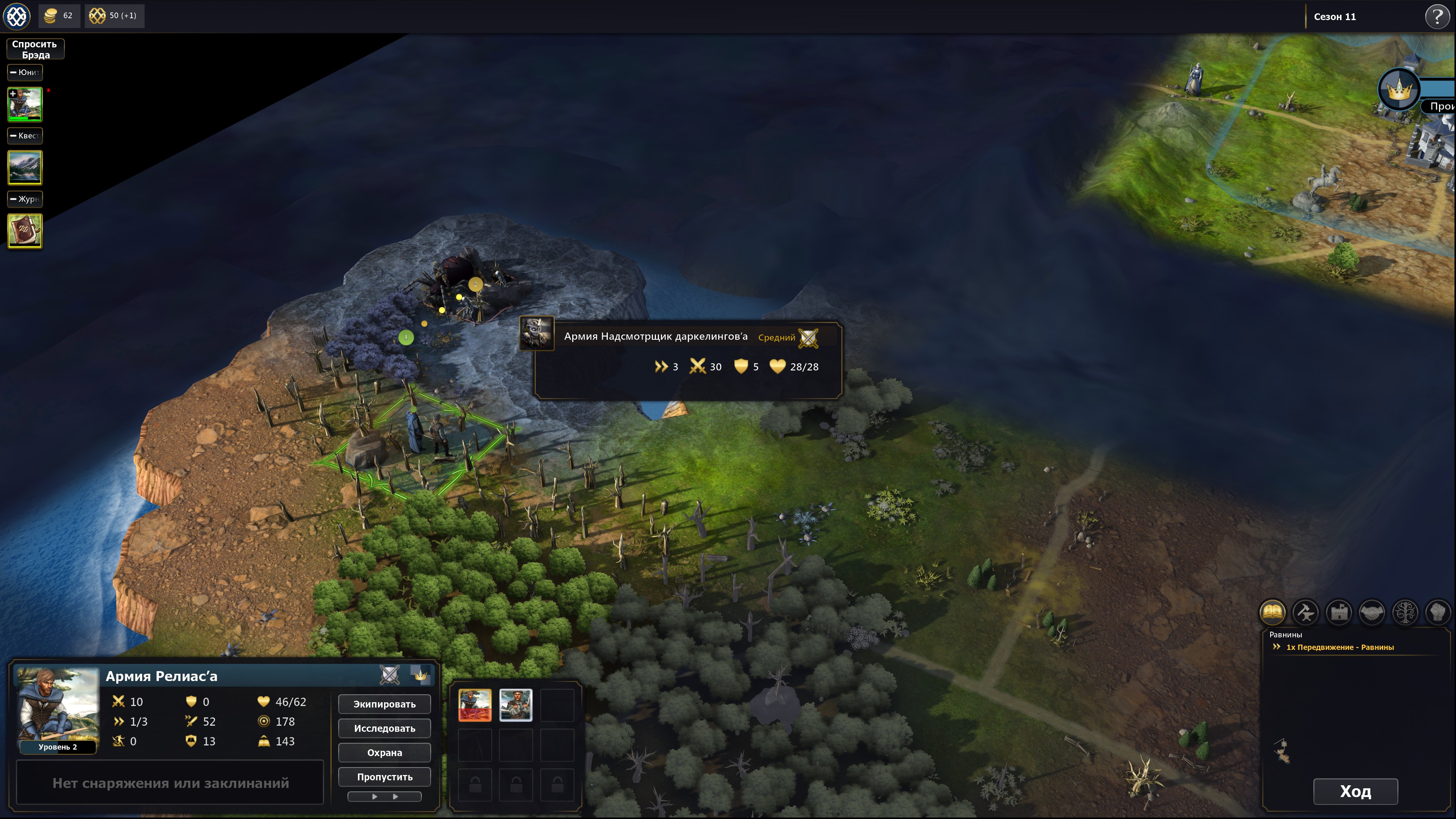This screenshot has width=1456, height=819.
Task: Select the crossed-arms soldier unit slot
Action: 516,705
